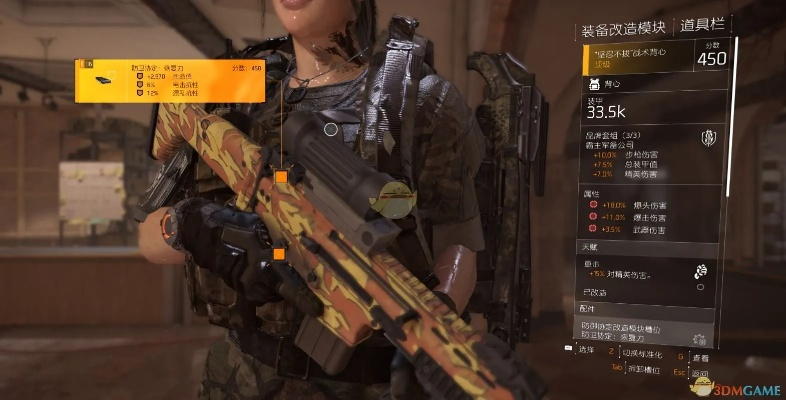The height and width of the screenshot is (400, 786).
Task: Choose the lower orange mod slot marker
Action: coord(279,254)
